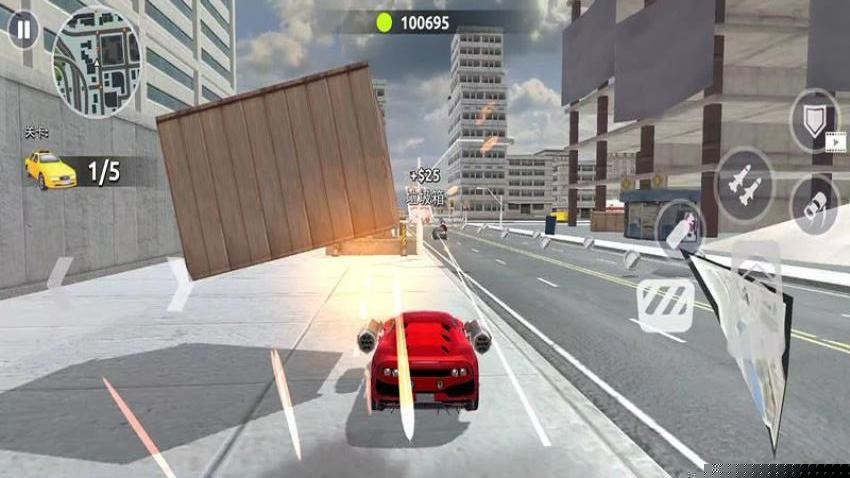Viewport: 850px width, 478px height.
Task: Fire the twin missiles weapon
Action: [x=744, y=184]
